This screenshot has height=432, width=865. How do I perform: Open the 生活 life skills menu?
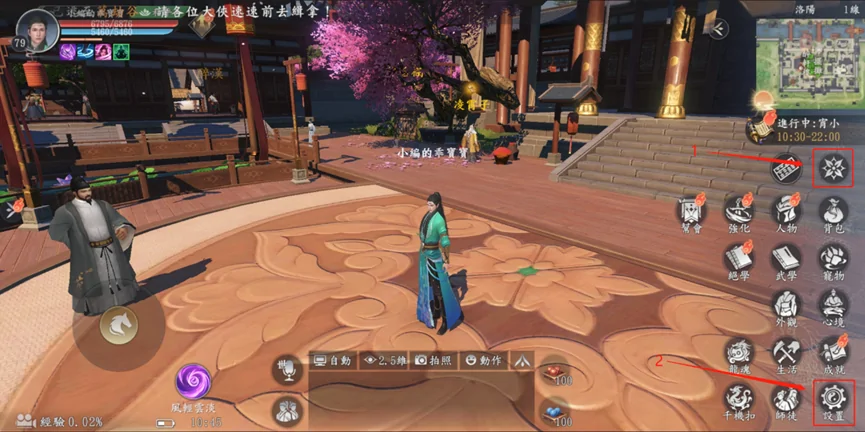[x=787, y=352]
